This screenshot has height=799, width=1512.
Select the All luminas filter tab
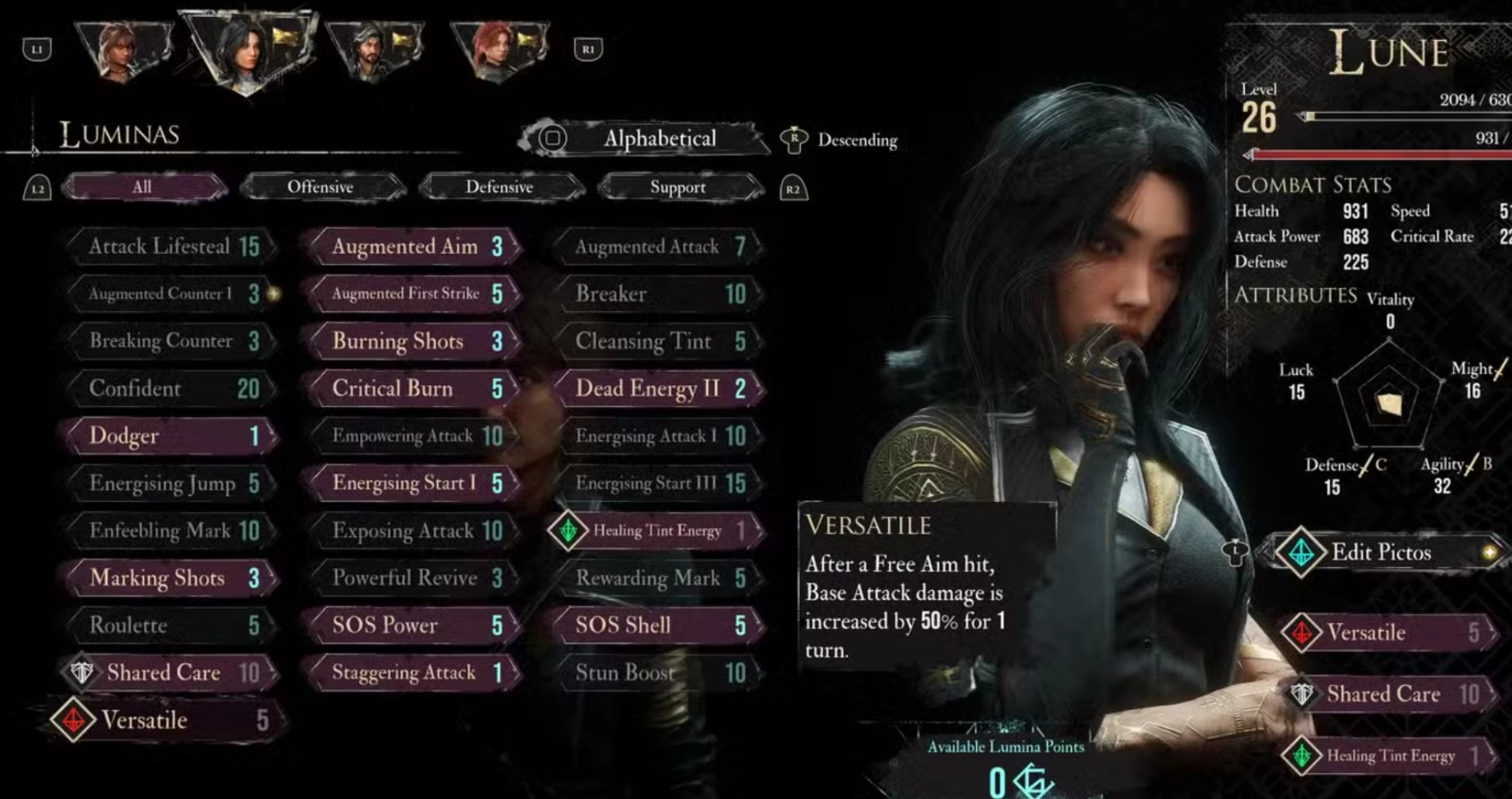[x=142, y=187]
